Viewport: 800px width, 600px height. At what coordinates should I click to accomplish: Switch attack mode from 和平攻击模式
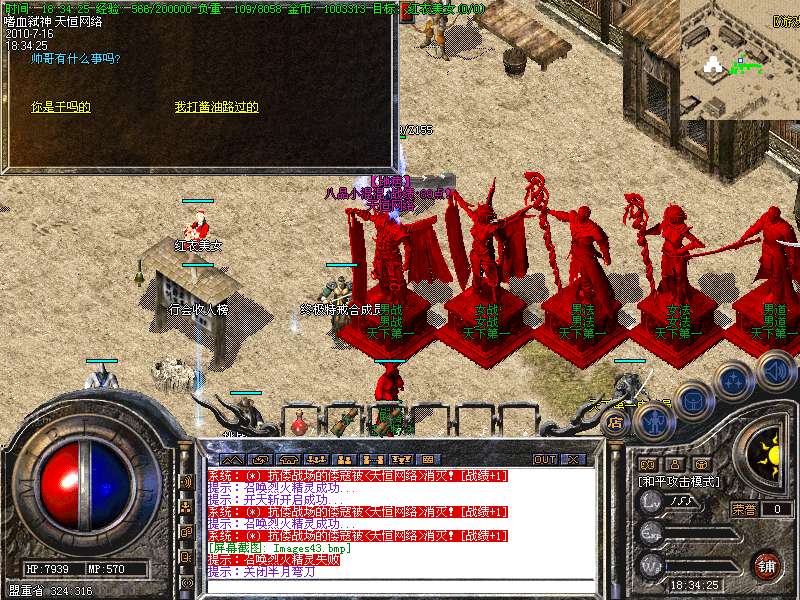pos(679,481)
